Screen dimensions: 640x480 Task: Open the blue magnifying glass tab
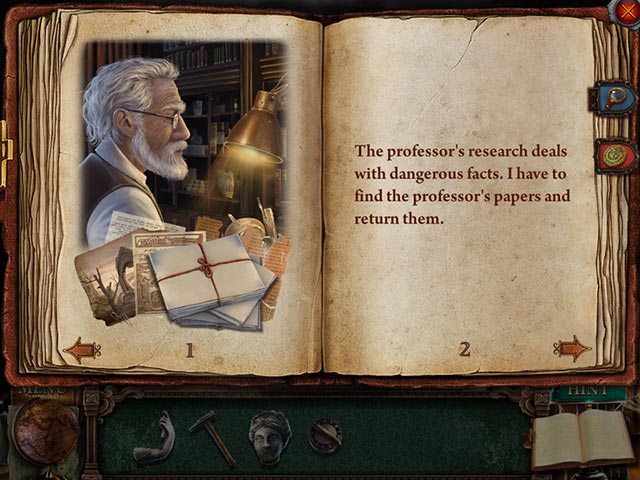pyautogui.click(x=615, y=98)
